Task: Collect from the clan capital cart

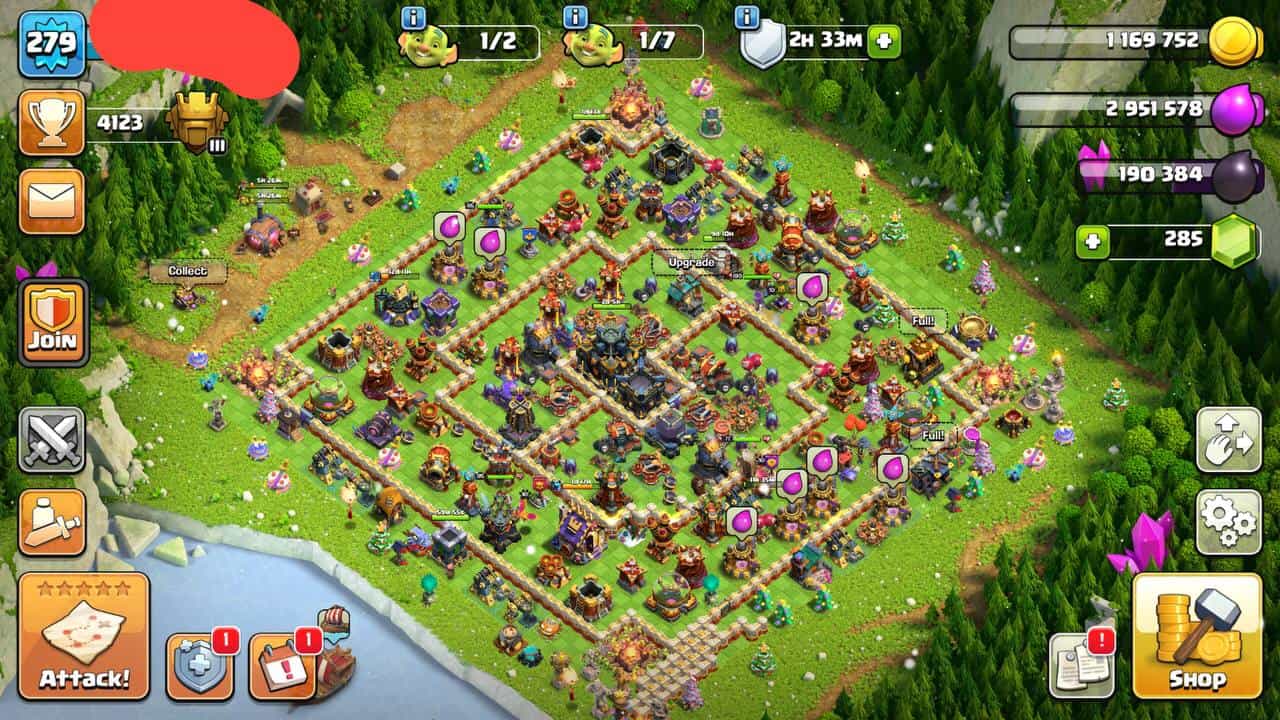Action: (x=187, y=271)
